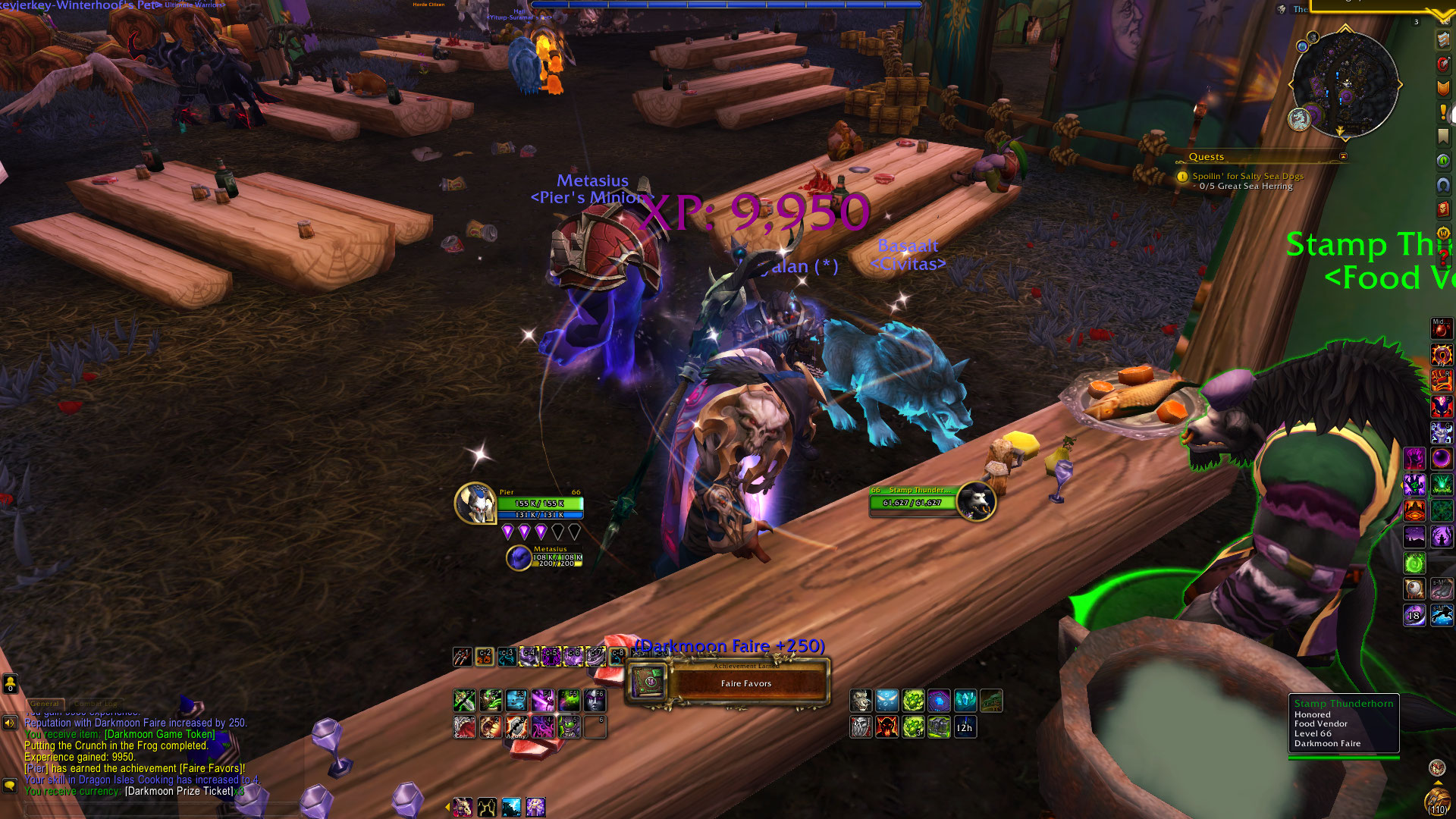Open the Combat Log chat tab
Image resolution: width=1456 pixels, height=819 pixels.
point(96,704)
